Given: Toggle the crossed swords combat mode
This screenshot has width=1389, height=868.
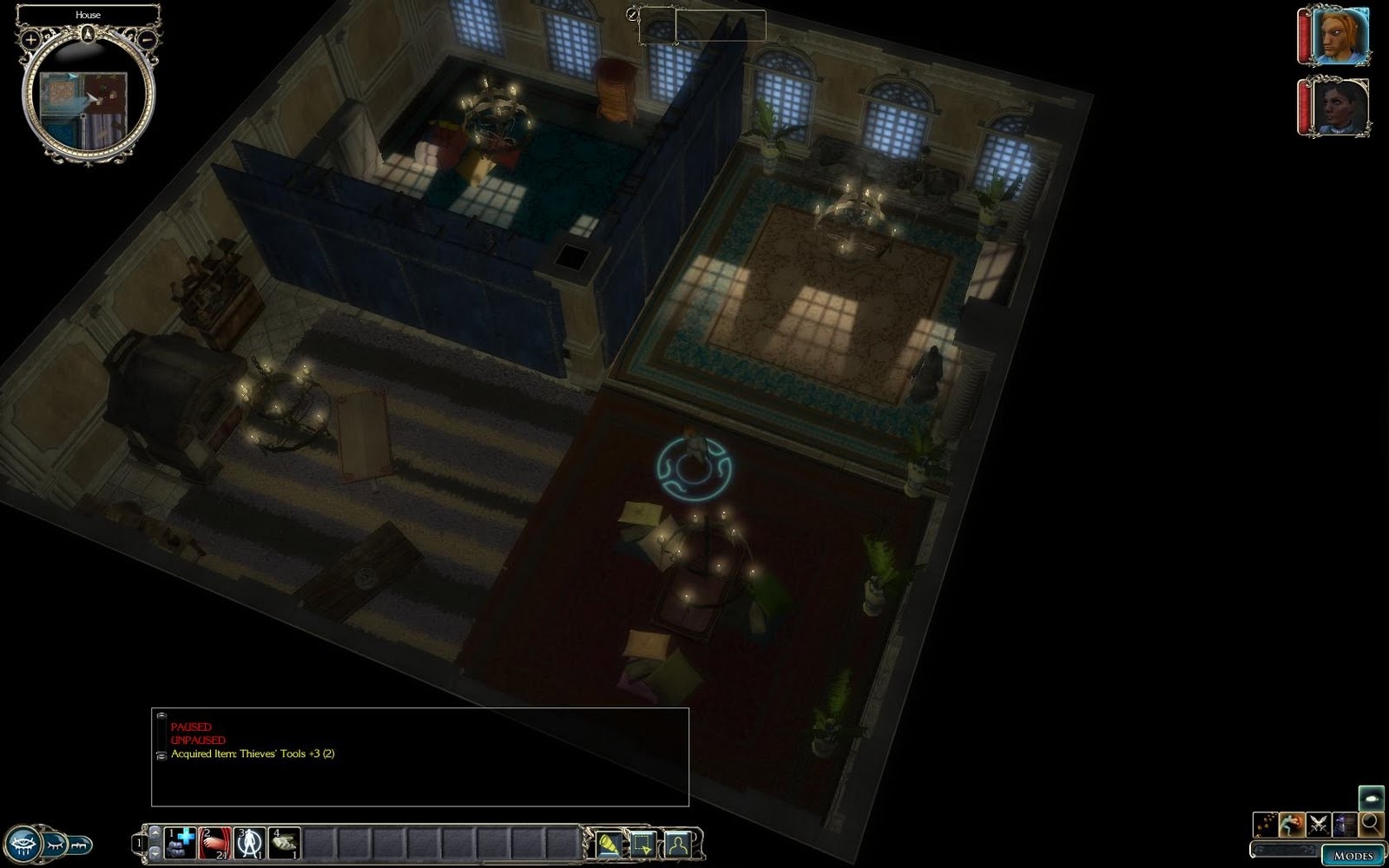Looking at the screenshot, I should [1319, 824].
